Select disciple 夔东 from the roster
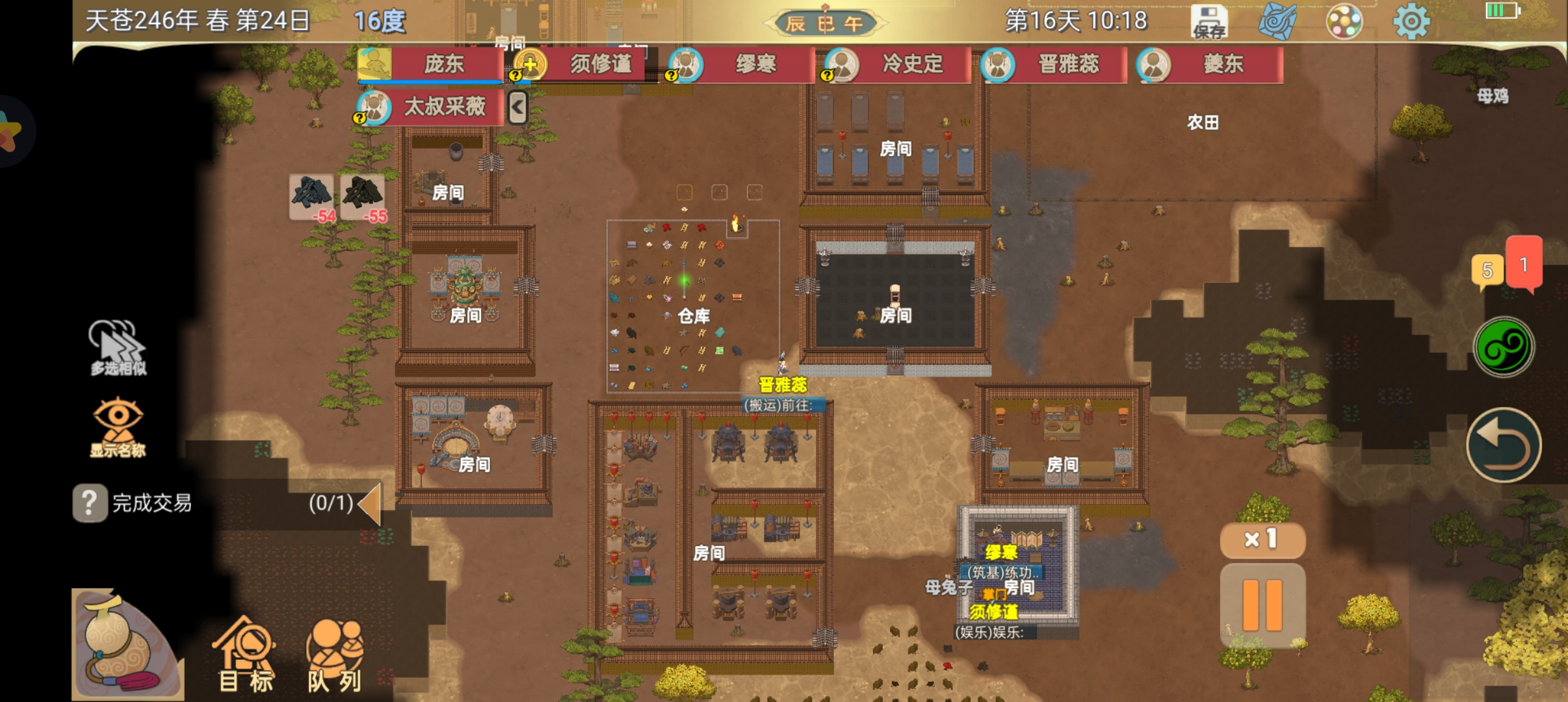The image size is (1568, 702). click(1209, 64)
